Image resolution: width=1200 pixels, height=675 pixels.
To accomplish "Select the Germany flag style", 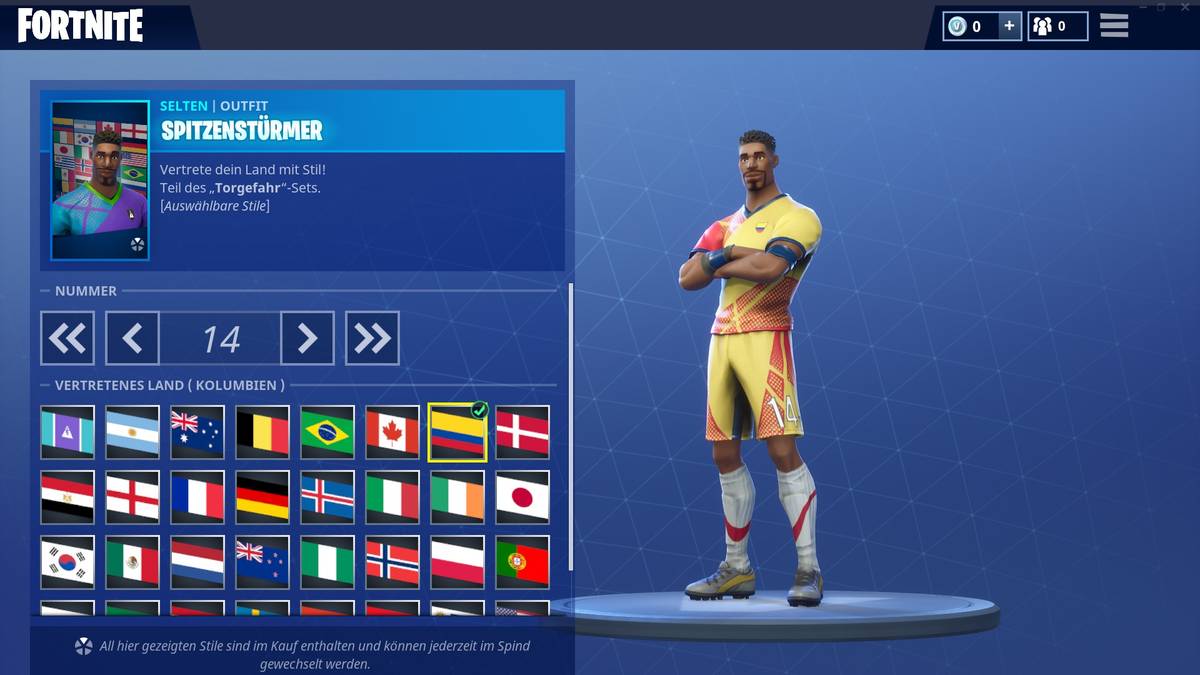I will (262, 497).
